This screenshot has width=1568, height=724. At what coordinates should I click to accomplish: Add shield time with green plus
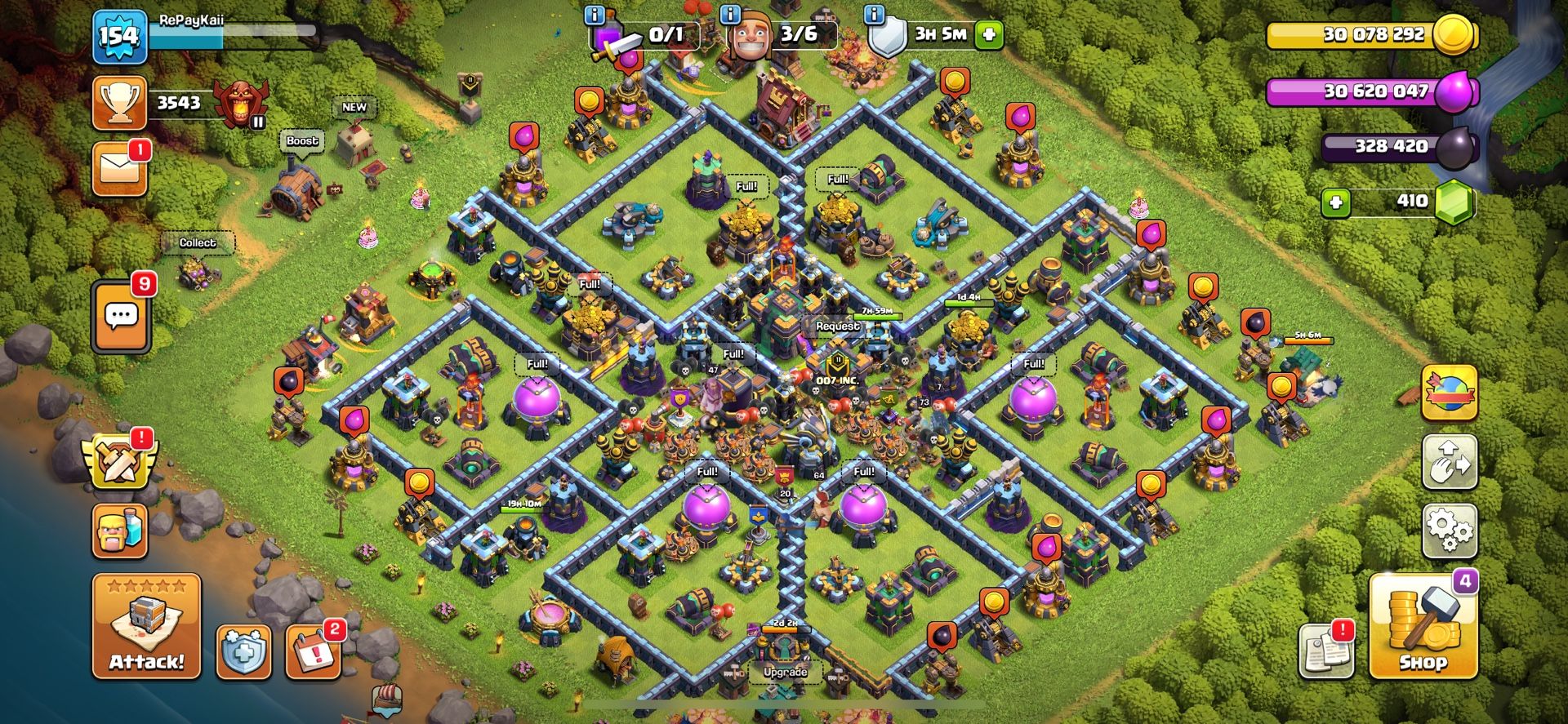point(989,34)
